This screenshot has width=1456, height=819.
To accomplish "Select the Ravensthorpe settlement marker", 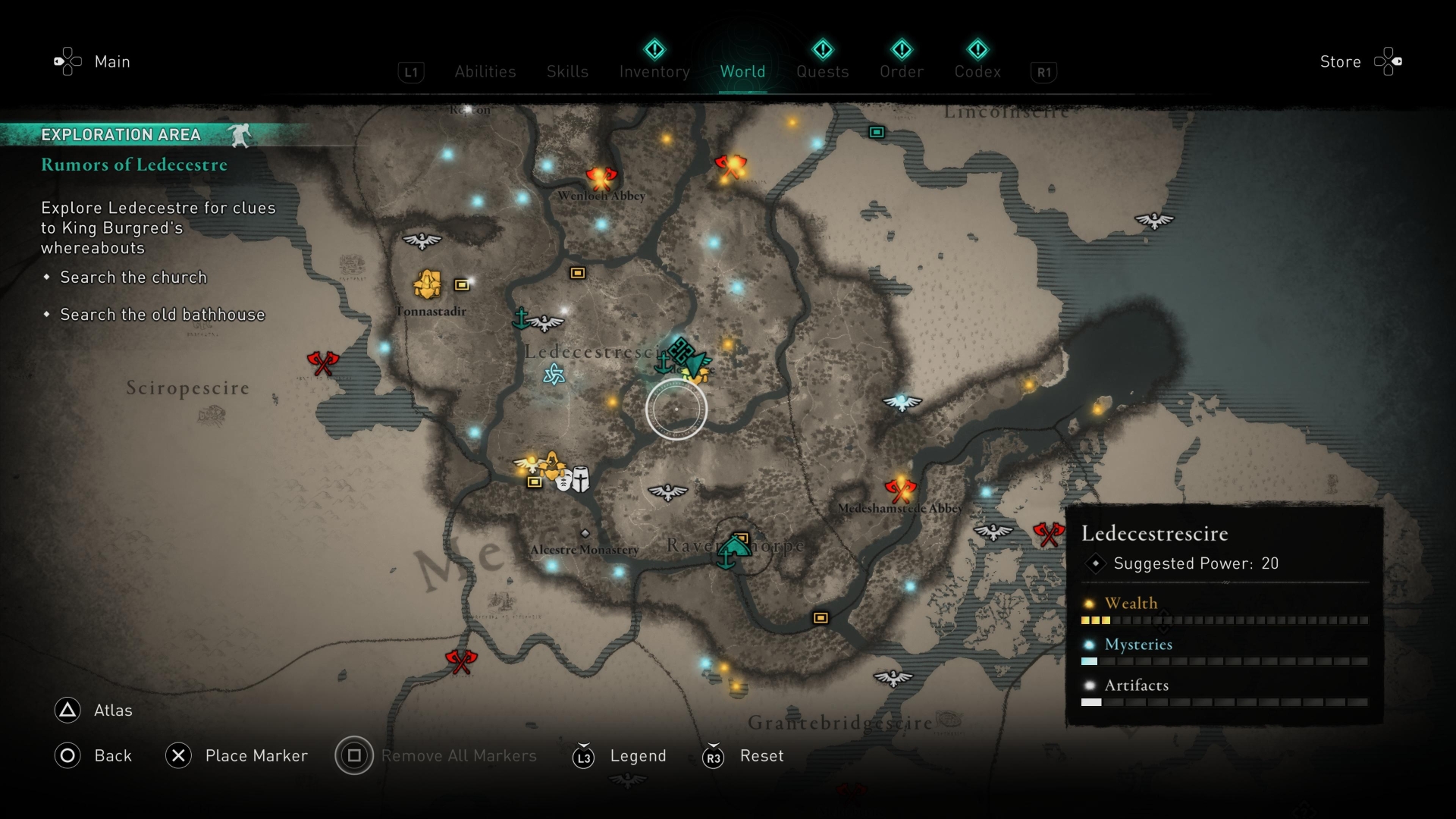I will click(x=734, y=548).
